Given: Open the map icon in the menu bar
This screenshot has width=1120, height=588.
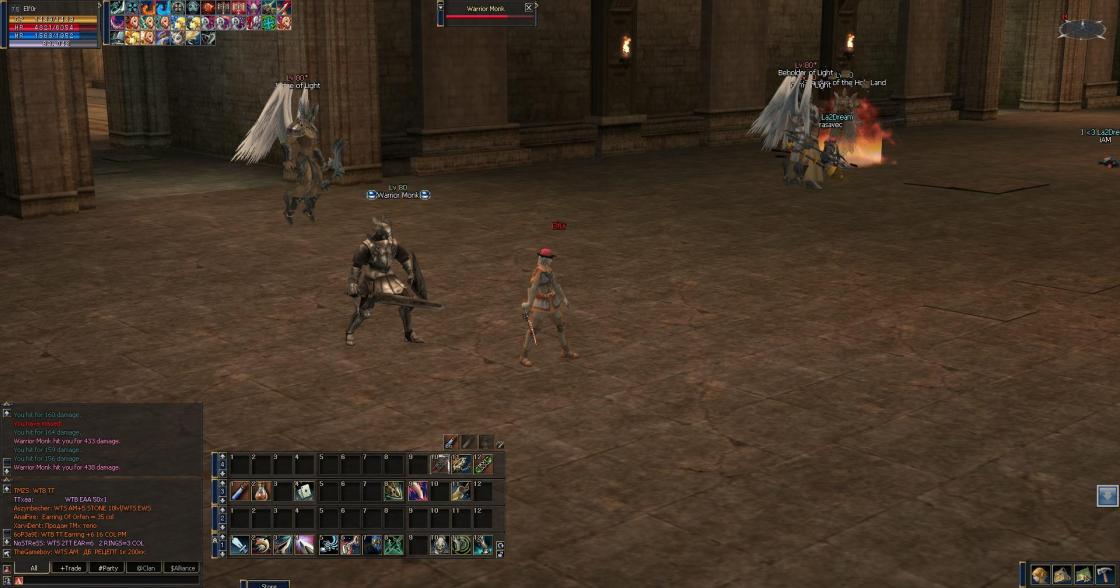Looking at the screenshot, I should 1083,574.
